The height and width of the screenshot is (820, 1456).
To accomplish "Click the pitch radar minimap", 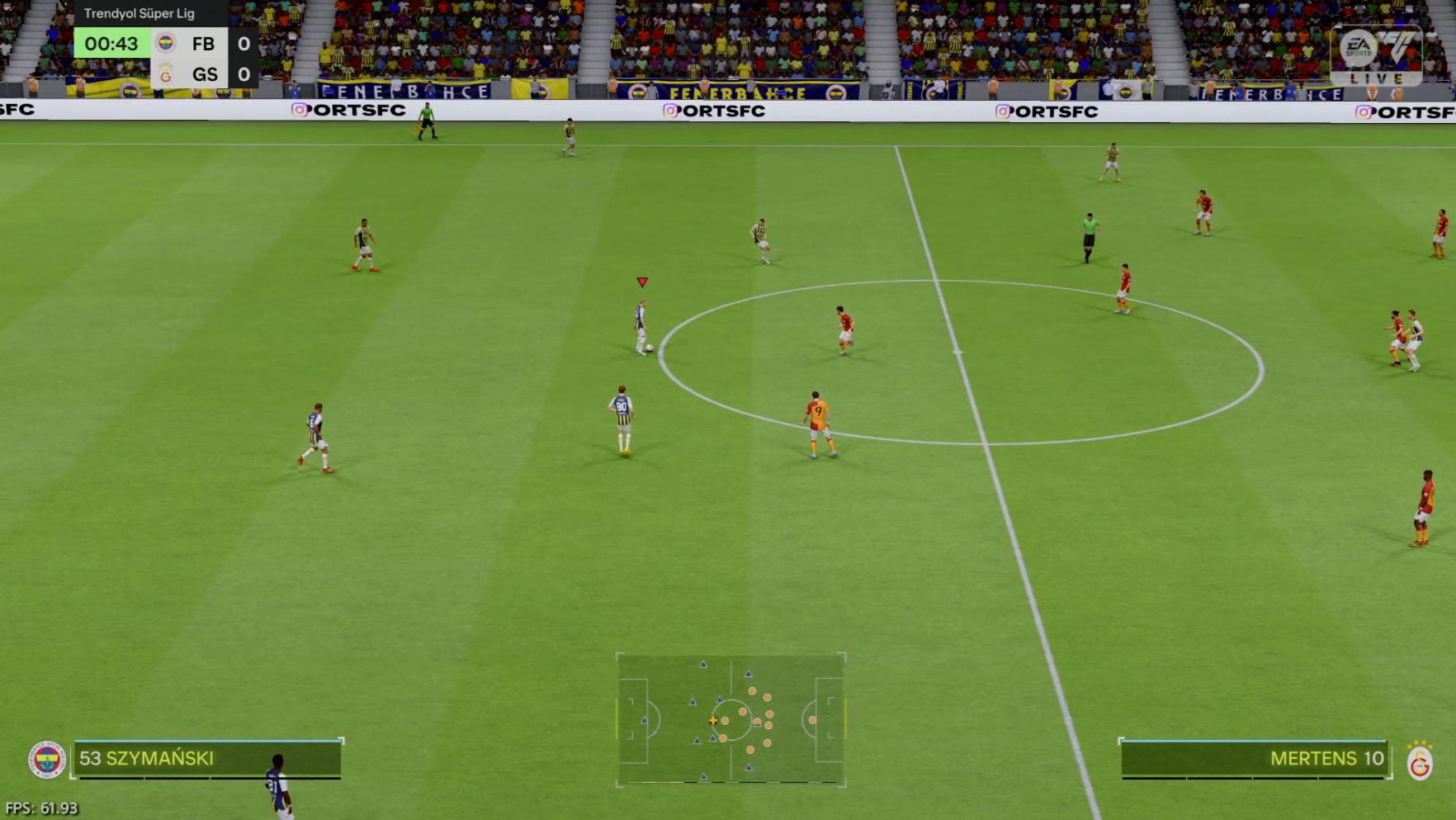I will click(x=730, y=719).
